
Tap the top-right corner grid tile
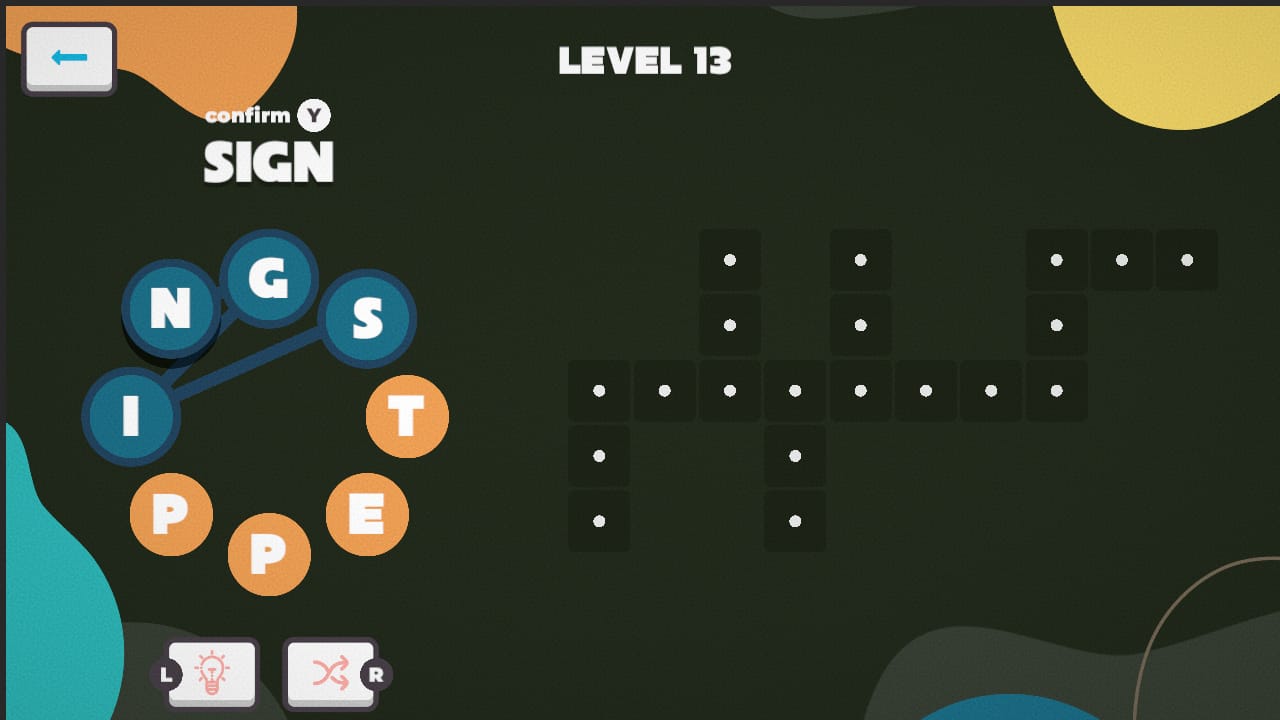[x=1186, y=259]
